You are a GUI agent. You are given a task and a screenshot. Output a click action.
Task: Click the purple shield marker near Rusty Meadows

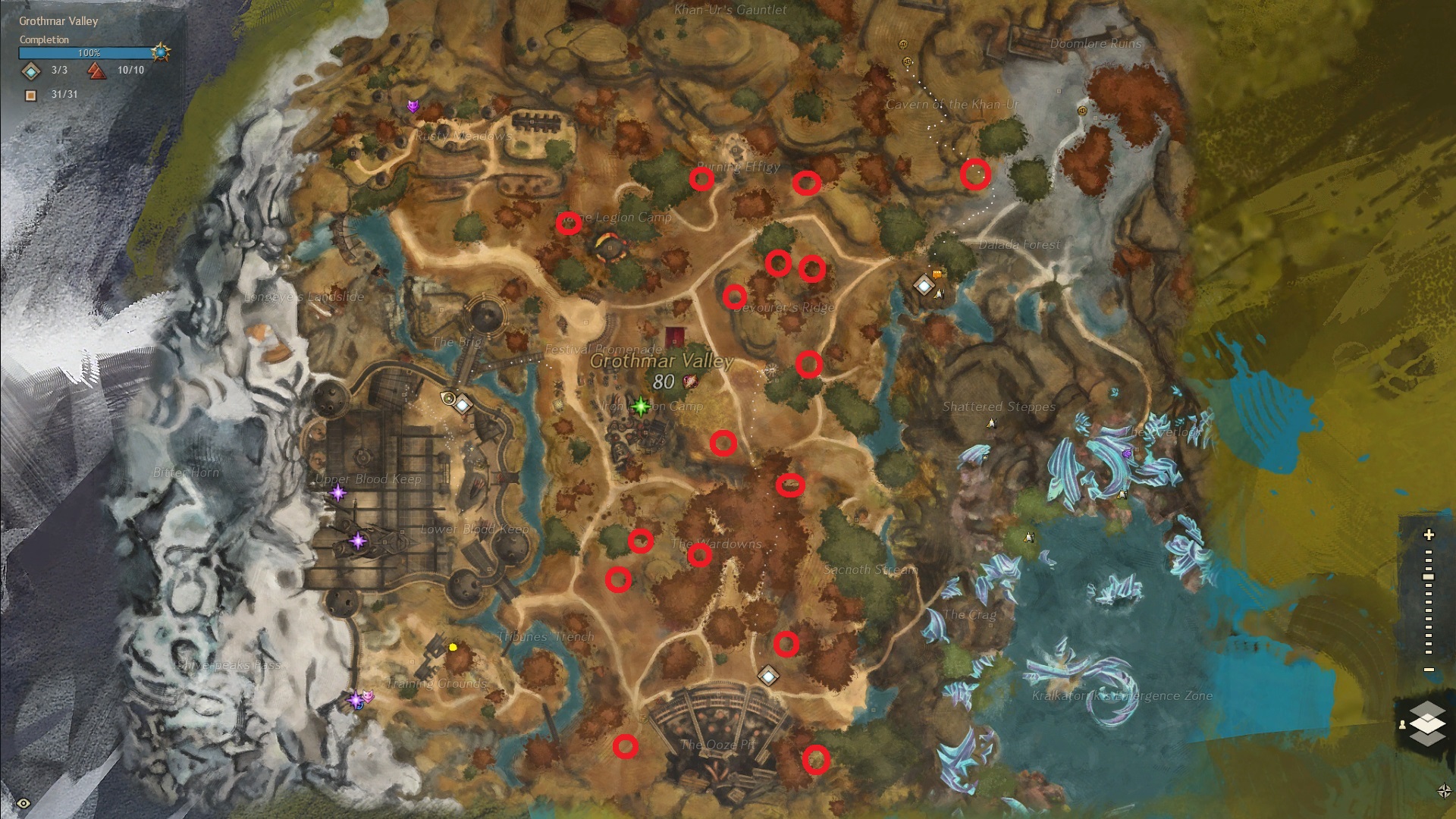coord(413,106)
